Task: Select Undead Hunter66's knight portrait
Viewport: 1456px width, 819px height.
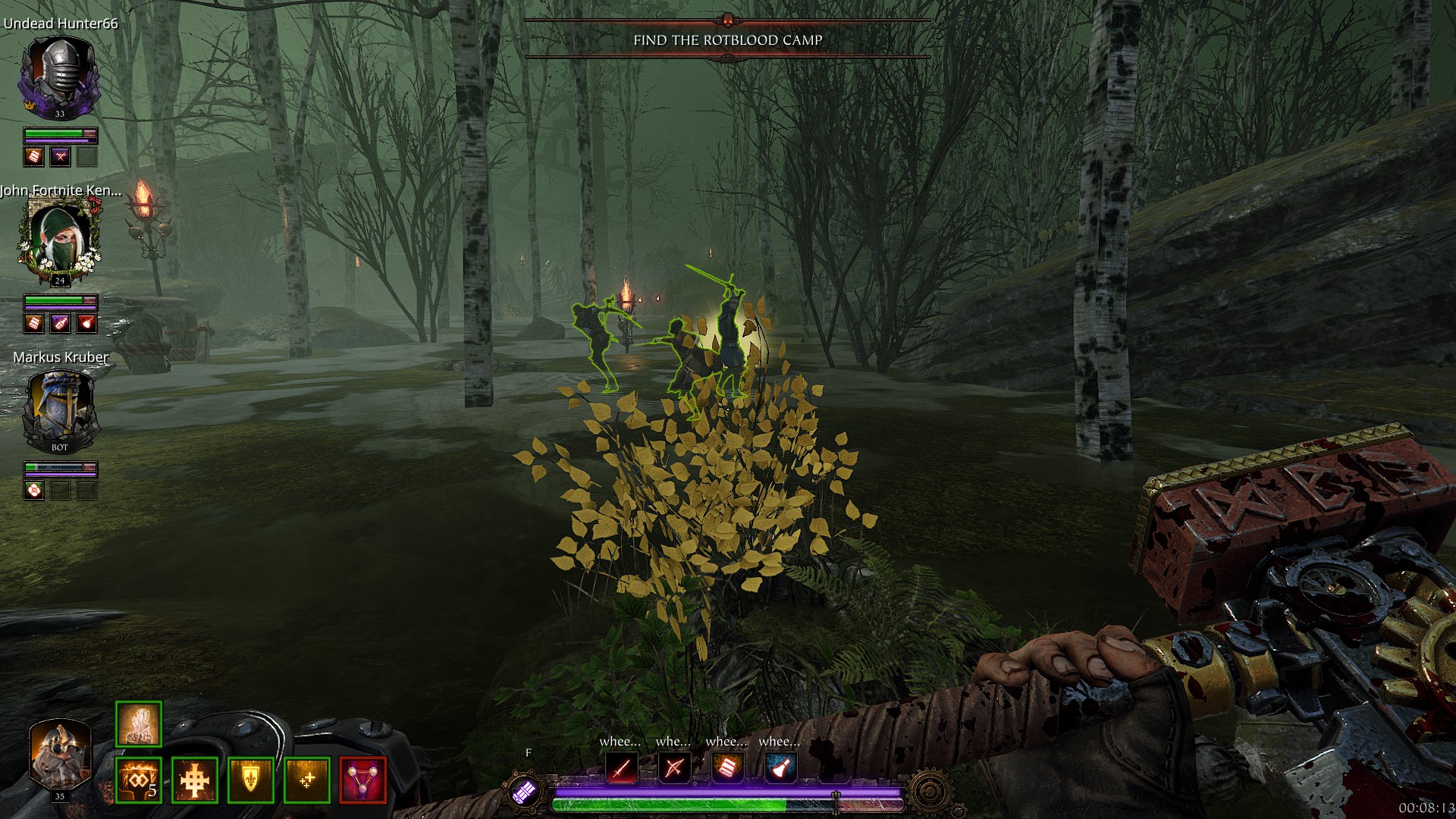Action: tap(59, 74)
